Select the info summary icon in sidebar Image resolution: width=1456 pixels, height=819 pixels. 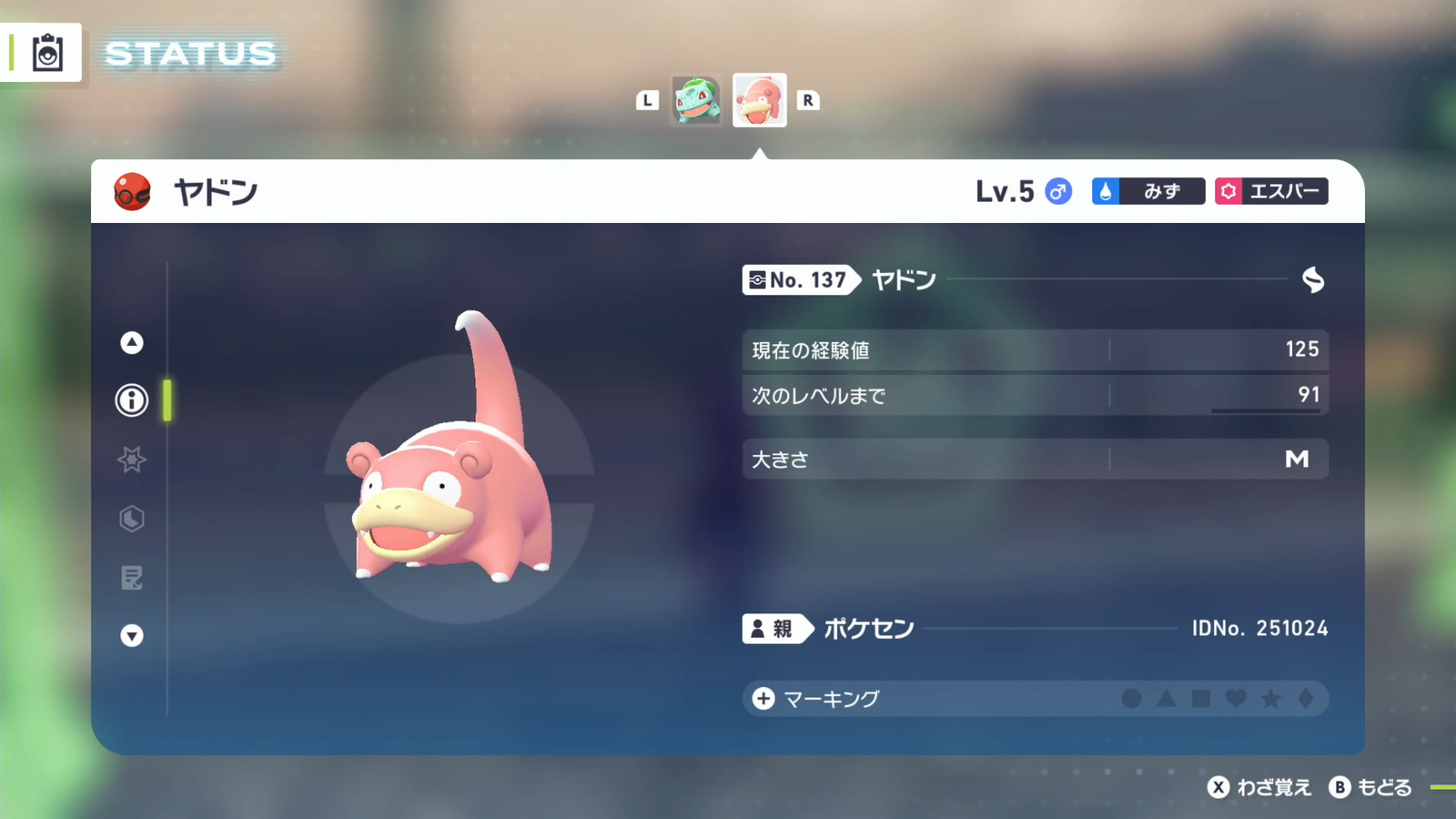pyautogui.click(x=131, y=400)
